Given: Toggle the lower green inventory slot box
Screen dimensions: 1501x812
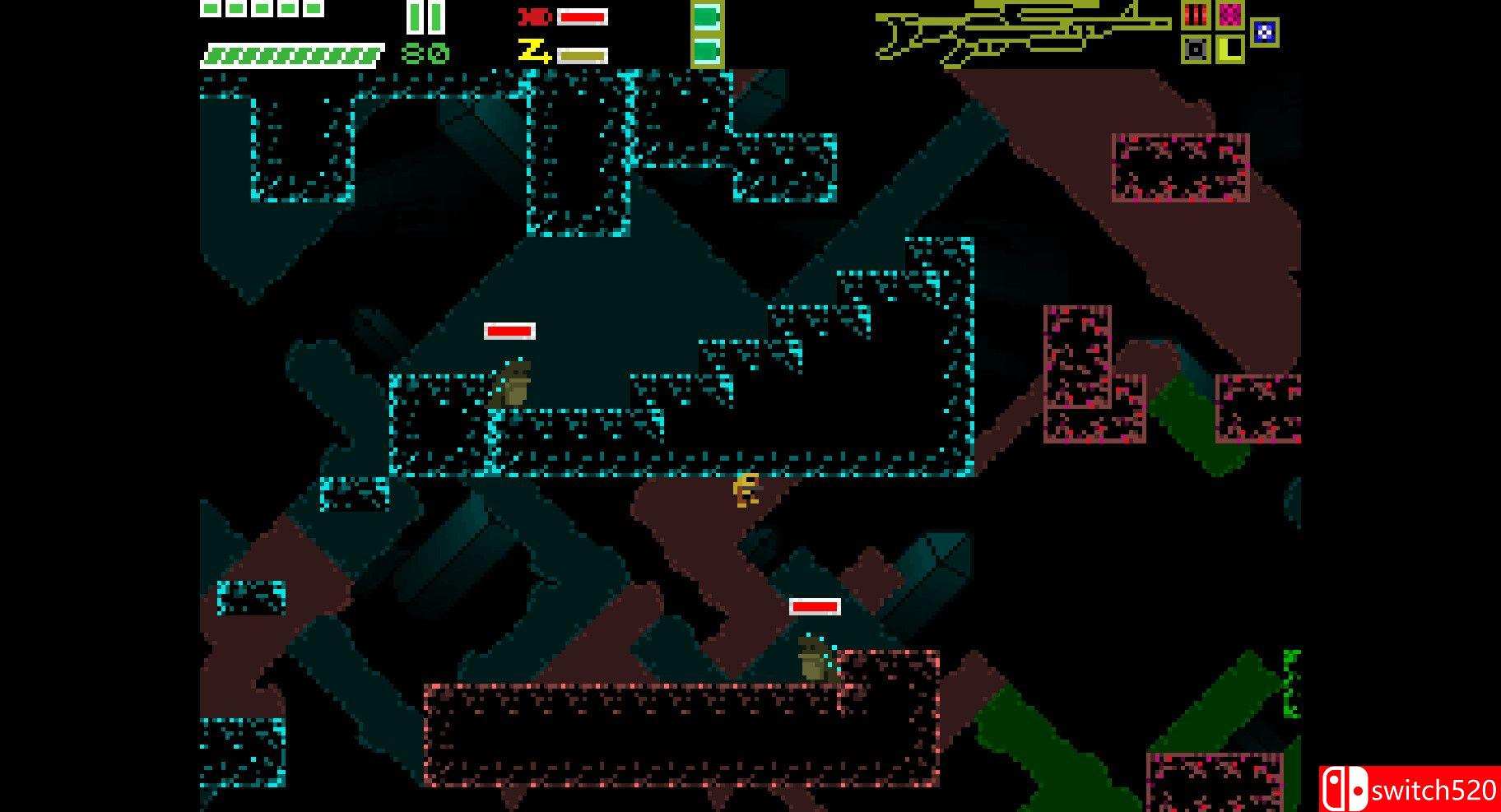Looking at the screenshot, I should [x=708, y=51].
